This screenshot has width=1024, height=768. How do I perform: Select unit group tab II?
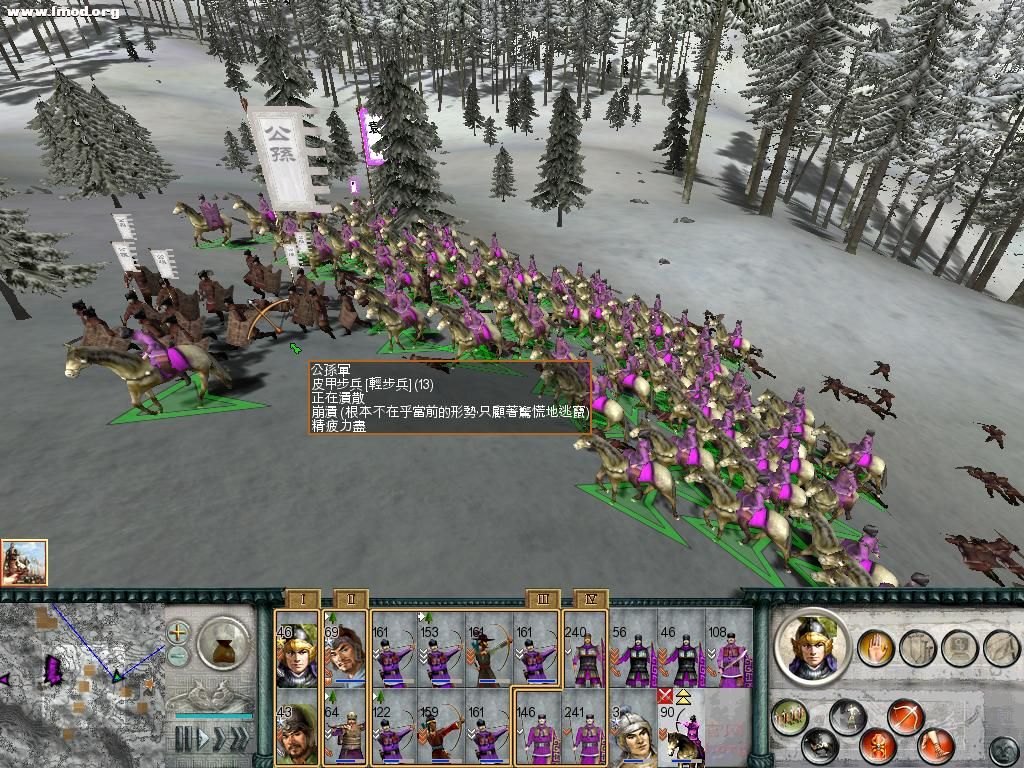351,599
